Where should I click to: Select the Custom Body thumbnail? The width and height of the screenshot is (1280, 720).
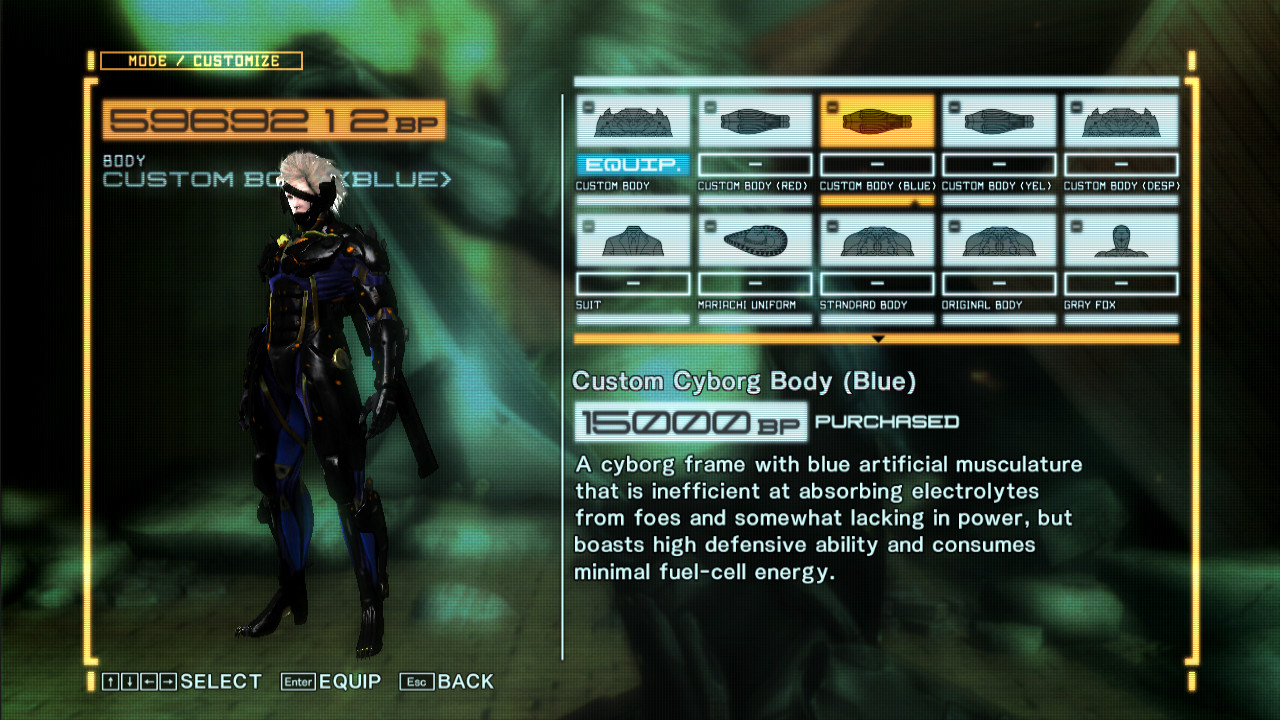(x=632, y=119)
